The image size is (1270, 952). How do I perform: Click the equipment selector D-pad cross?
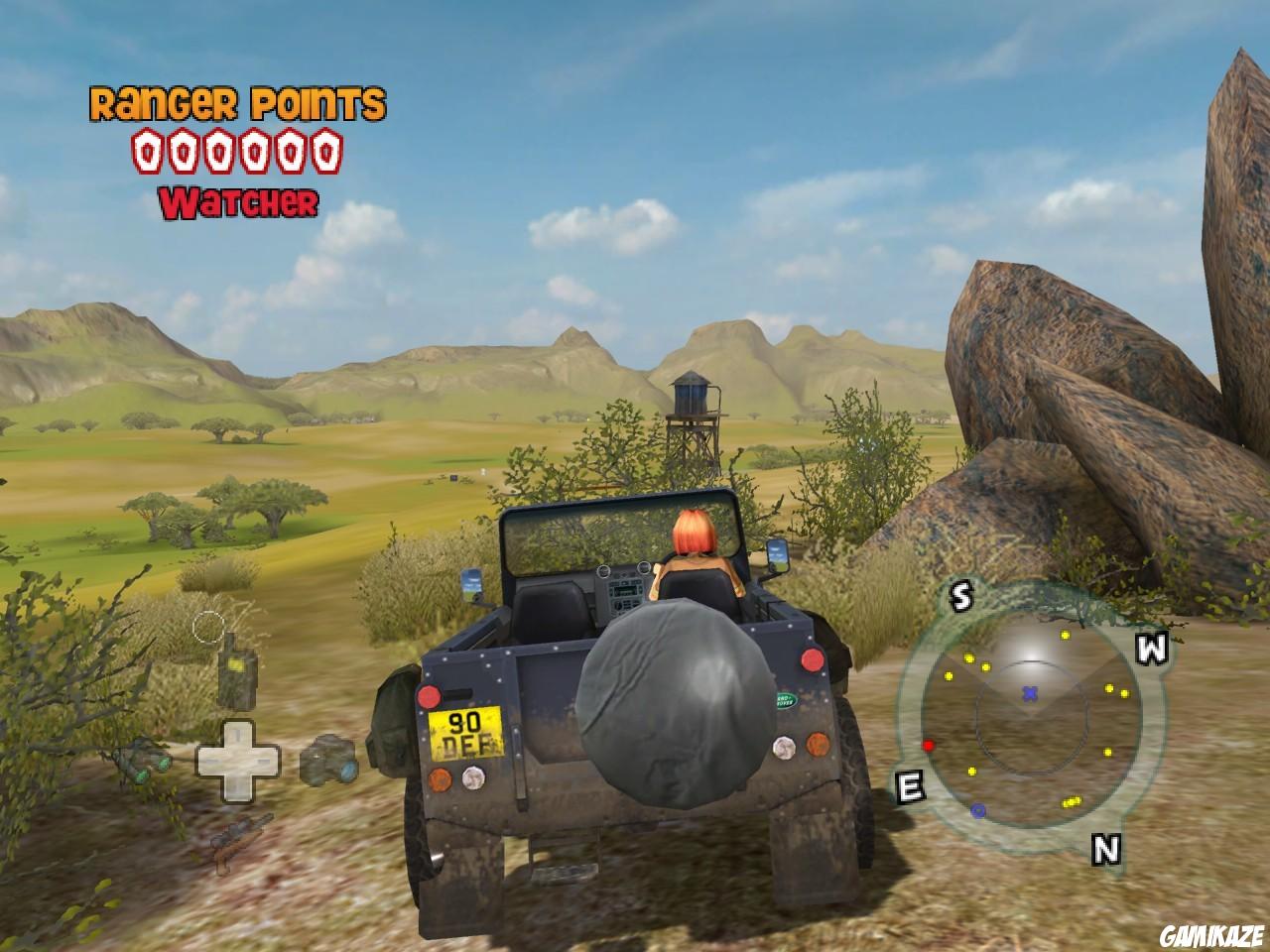(x=238, y=764)
